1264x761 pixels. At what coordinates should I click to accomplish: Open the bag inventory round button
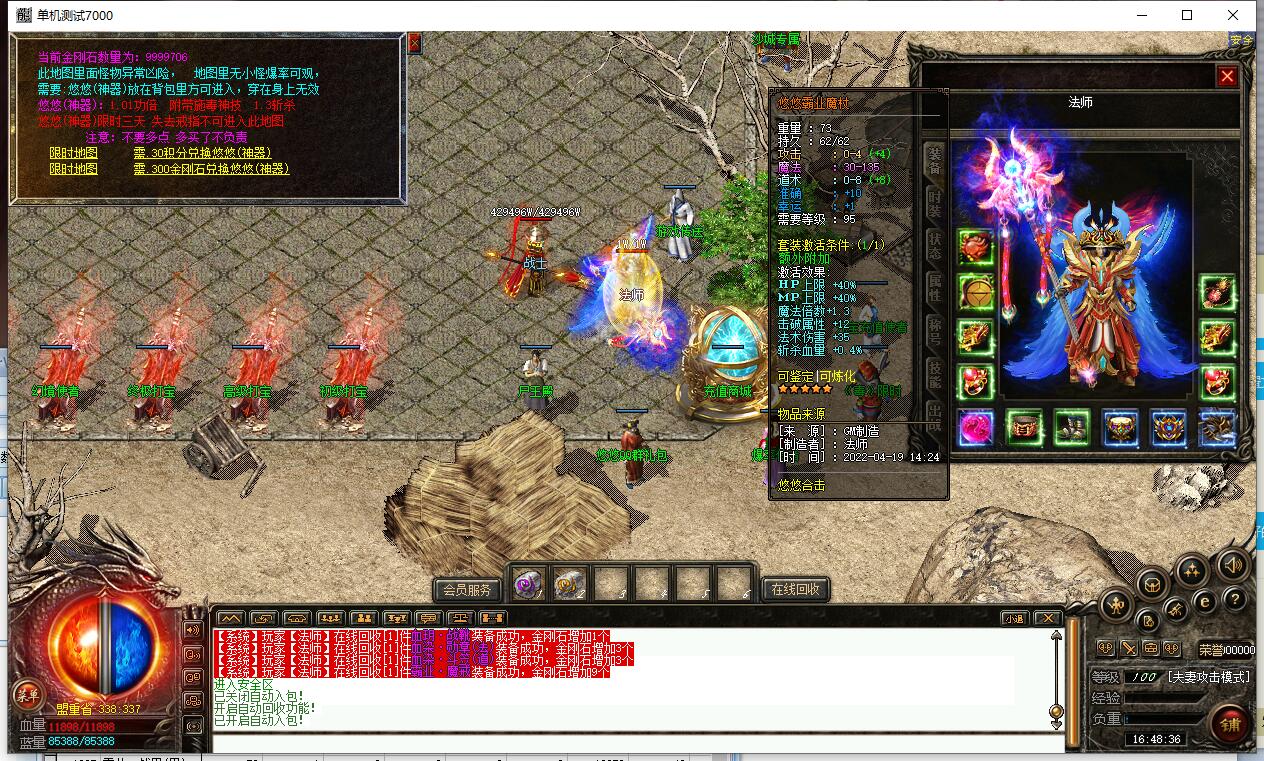click(x=1153, y=583)
